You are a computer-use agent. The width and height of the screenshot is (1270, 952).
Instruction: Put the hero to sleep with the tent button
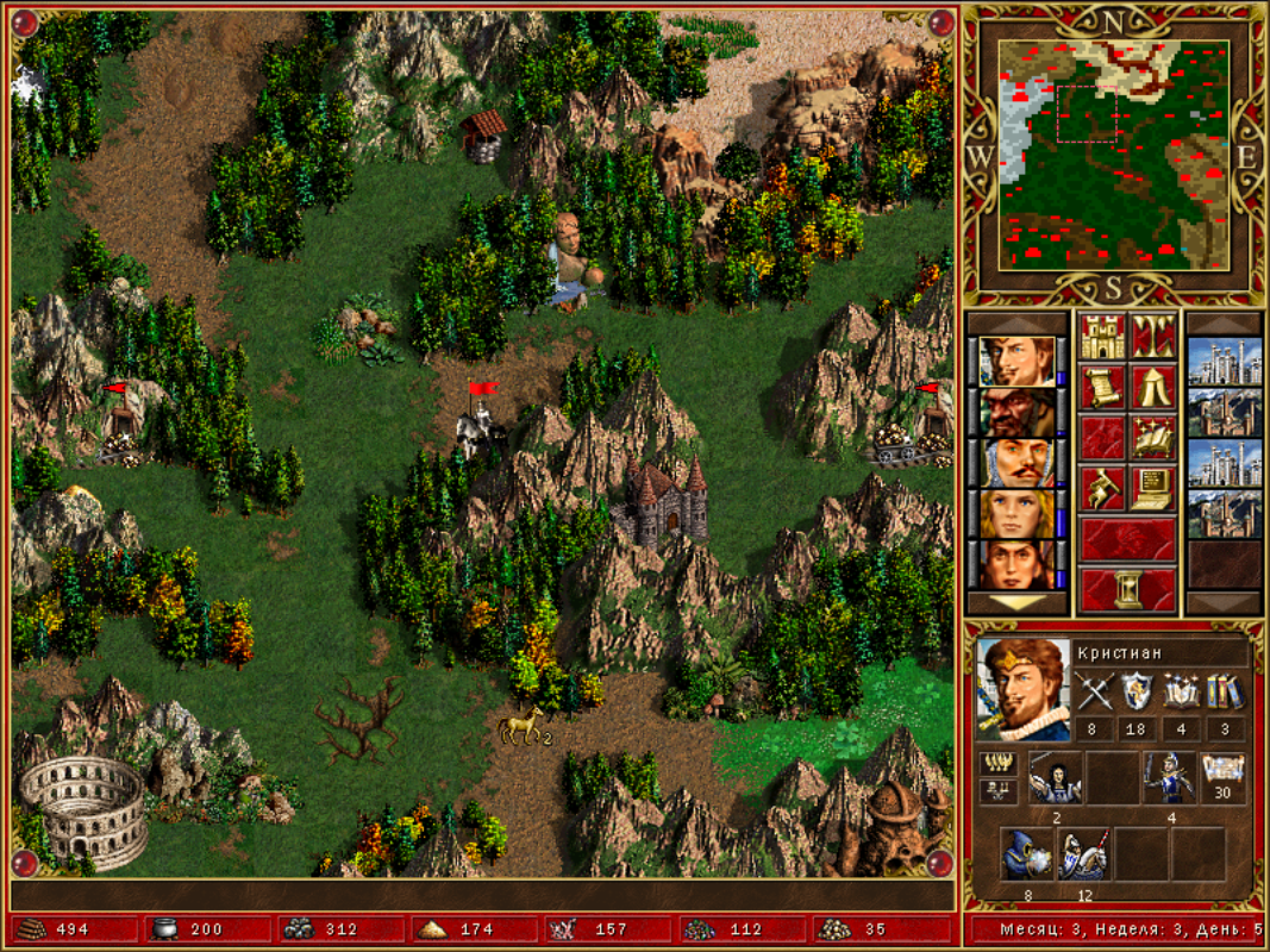tap(1154, 387)
